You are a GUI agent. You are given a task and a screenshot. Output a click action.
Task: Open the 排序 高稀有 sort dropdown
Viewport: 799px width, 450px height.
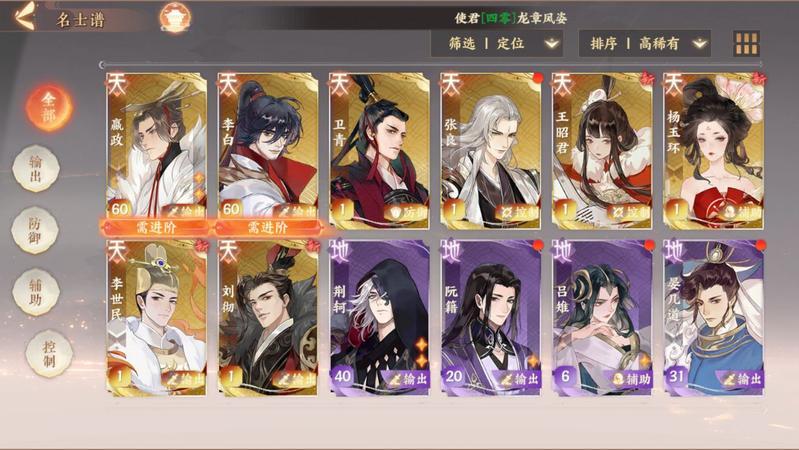tap(645, 43)
